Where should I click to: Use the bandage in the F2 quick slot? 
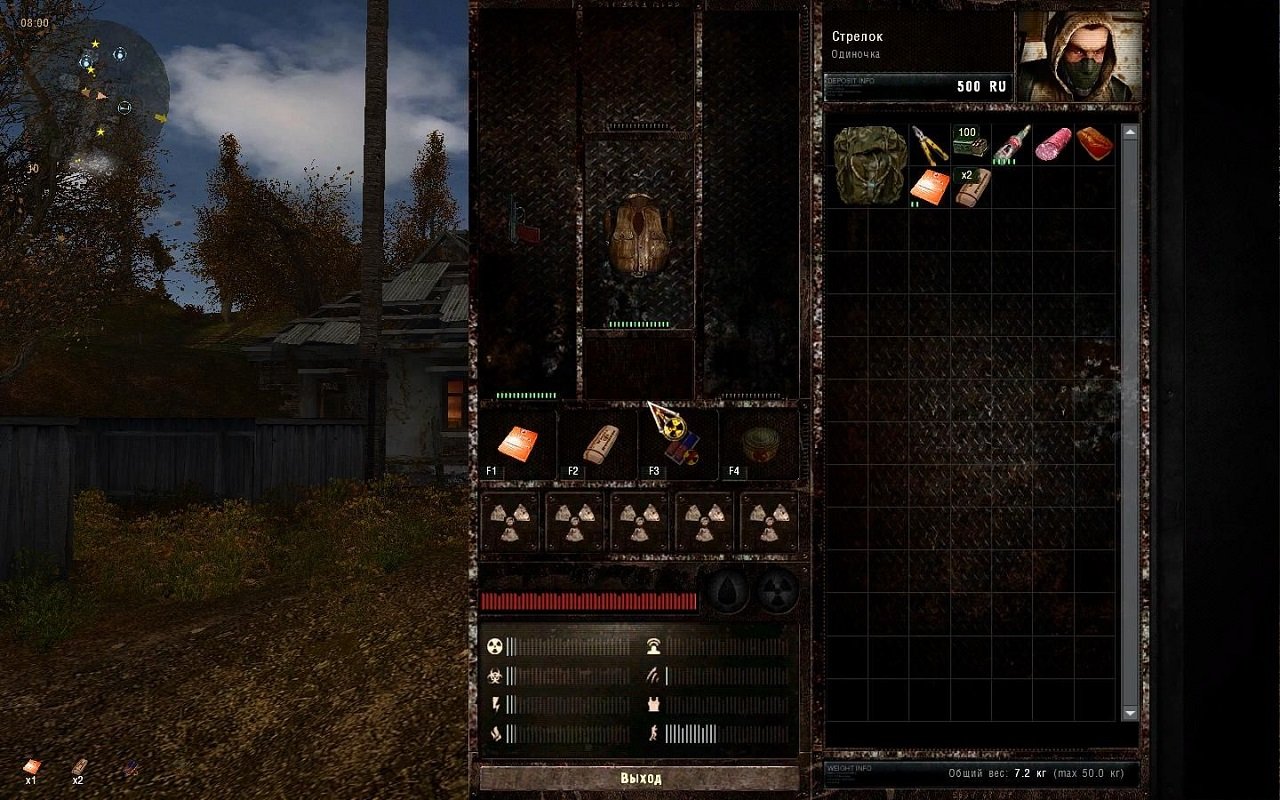[x=599, y=442]
